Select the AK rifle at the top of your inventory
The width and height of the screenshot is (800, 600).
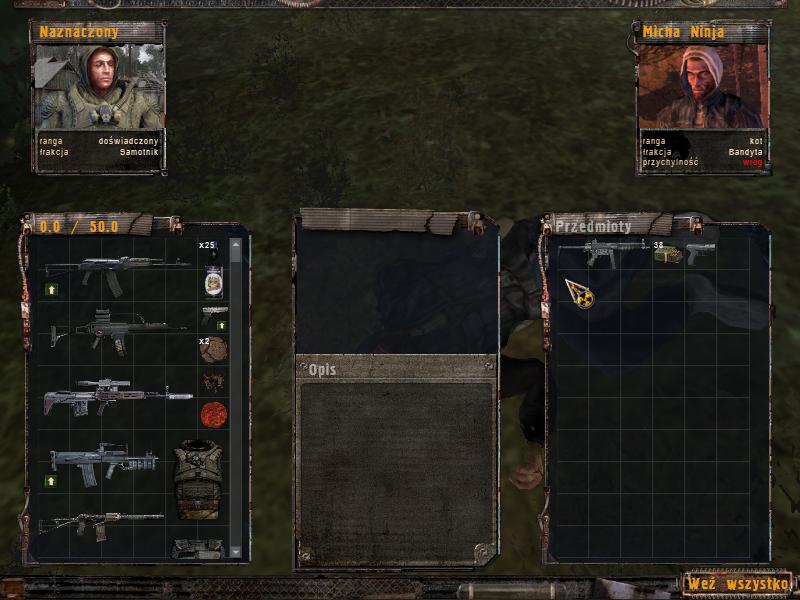tap(116, 271)
